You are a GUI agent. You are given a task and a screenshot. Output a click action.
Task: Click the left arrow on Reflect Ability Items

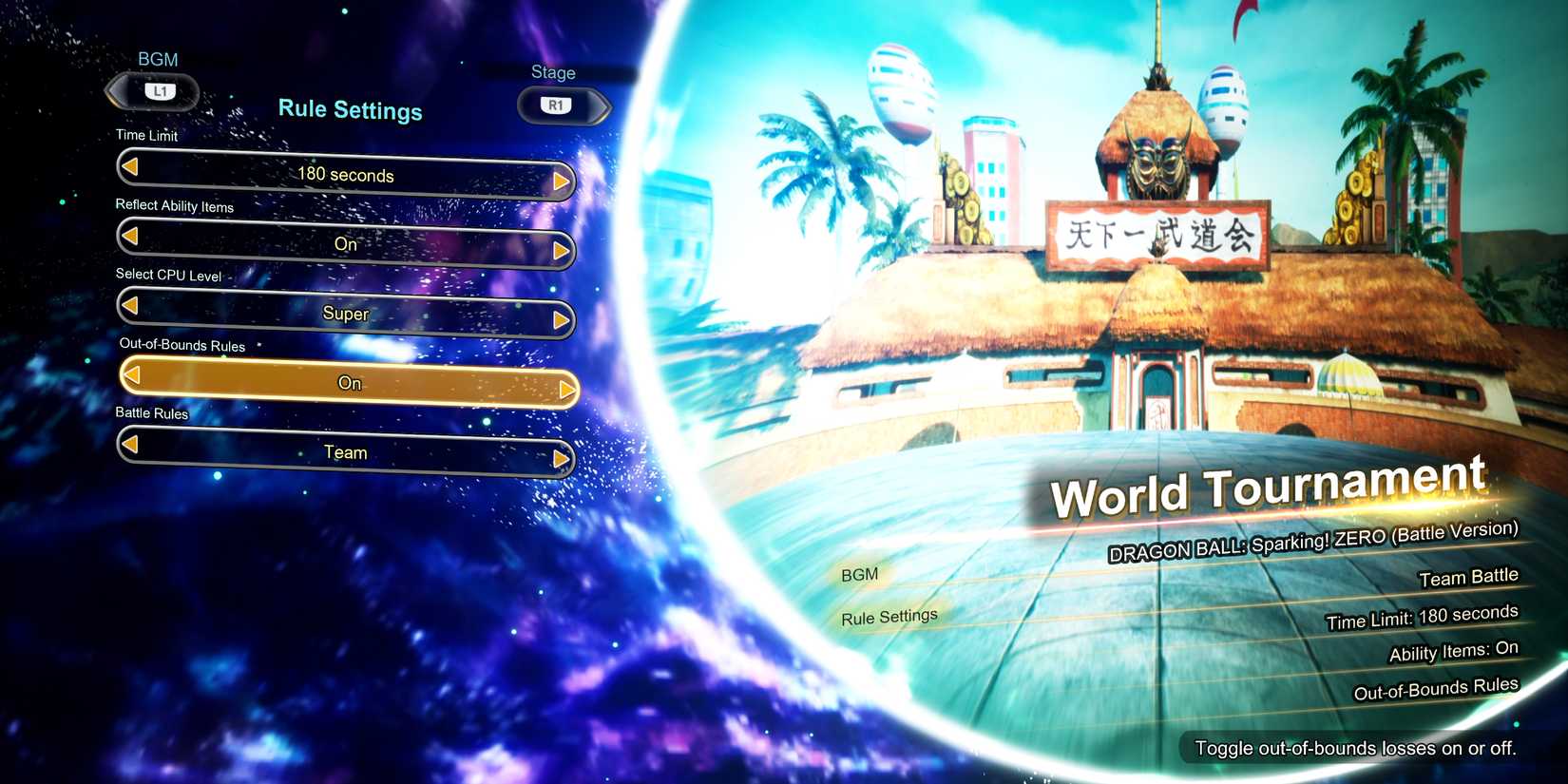coord(130,237)
